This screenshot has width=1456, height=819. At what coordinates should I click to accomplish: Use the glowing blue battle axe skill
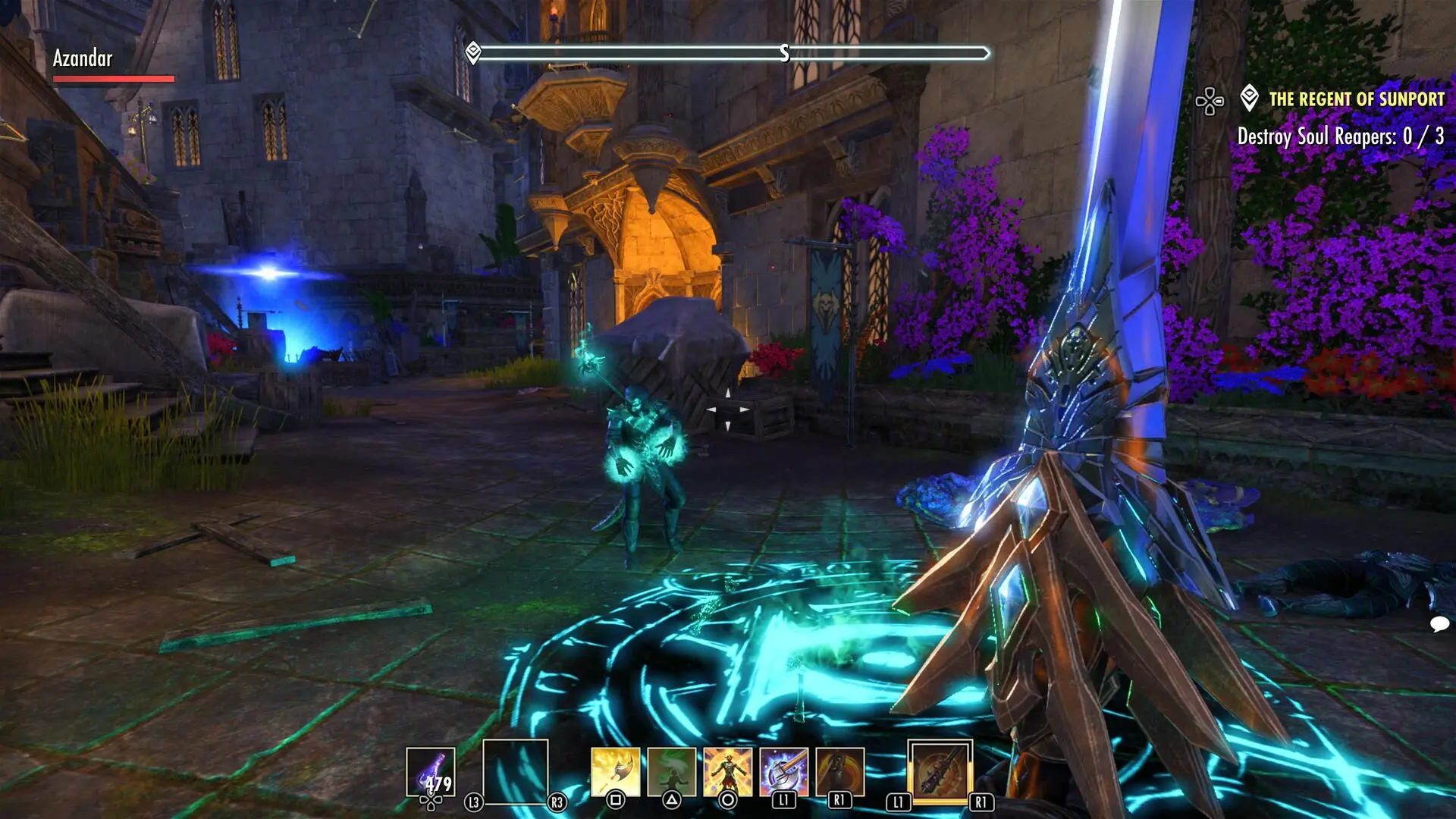(x=784, y=772)
